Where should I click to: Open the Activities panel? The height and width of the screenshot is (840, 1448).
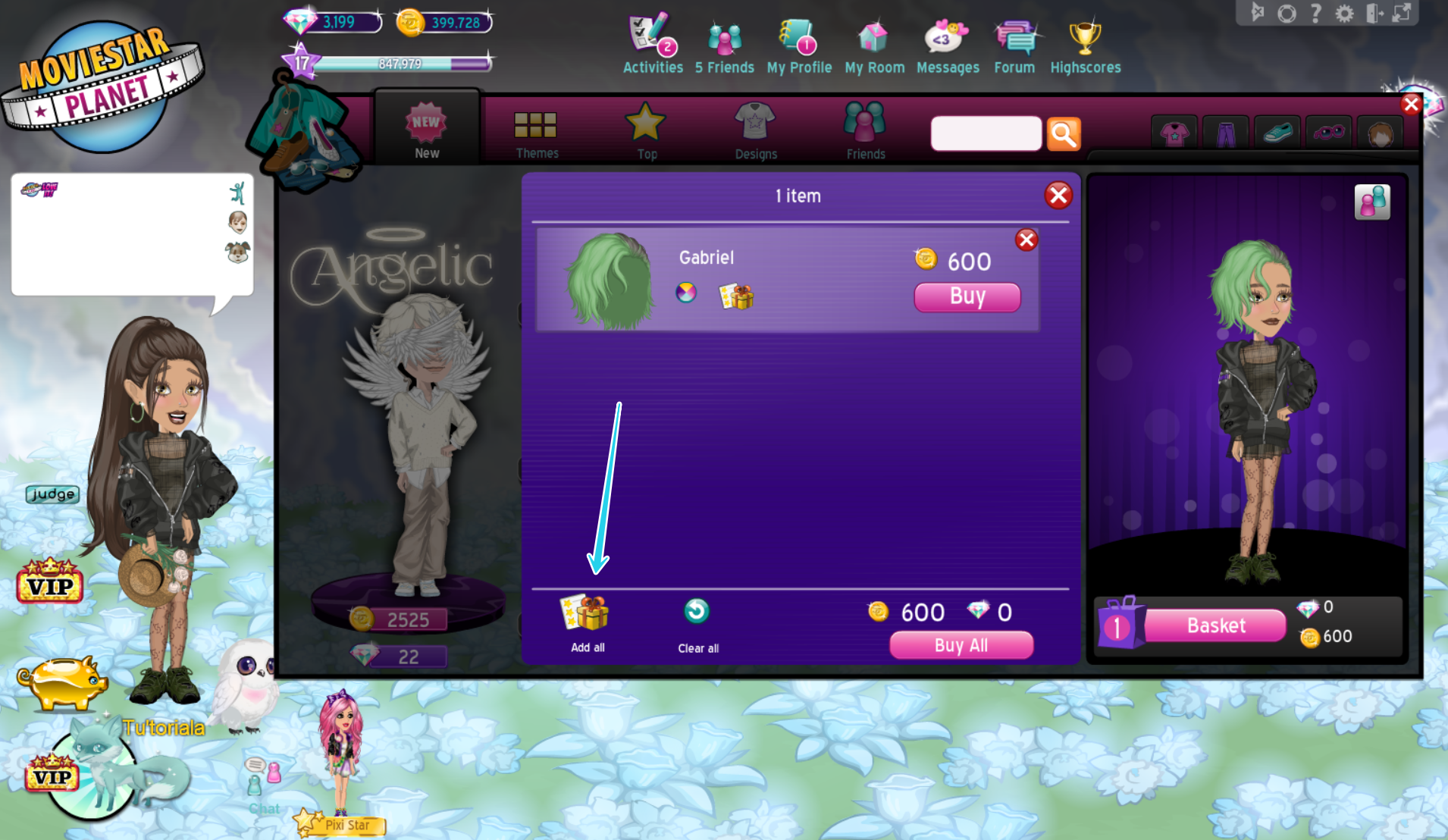(652, 42)
